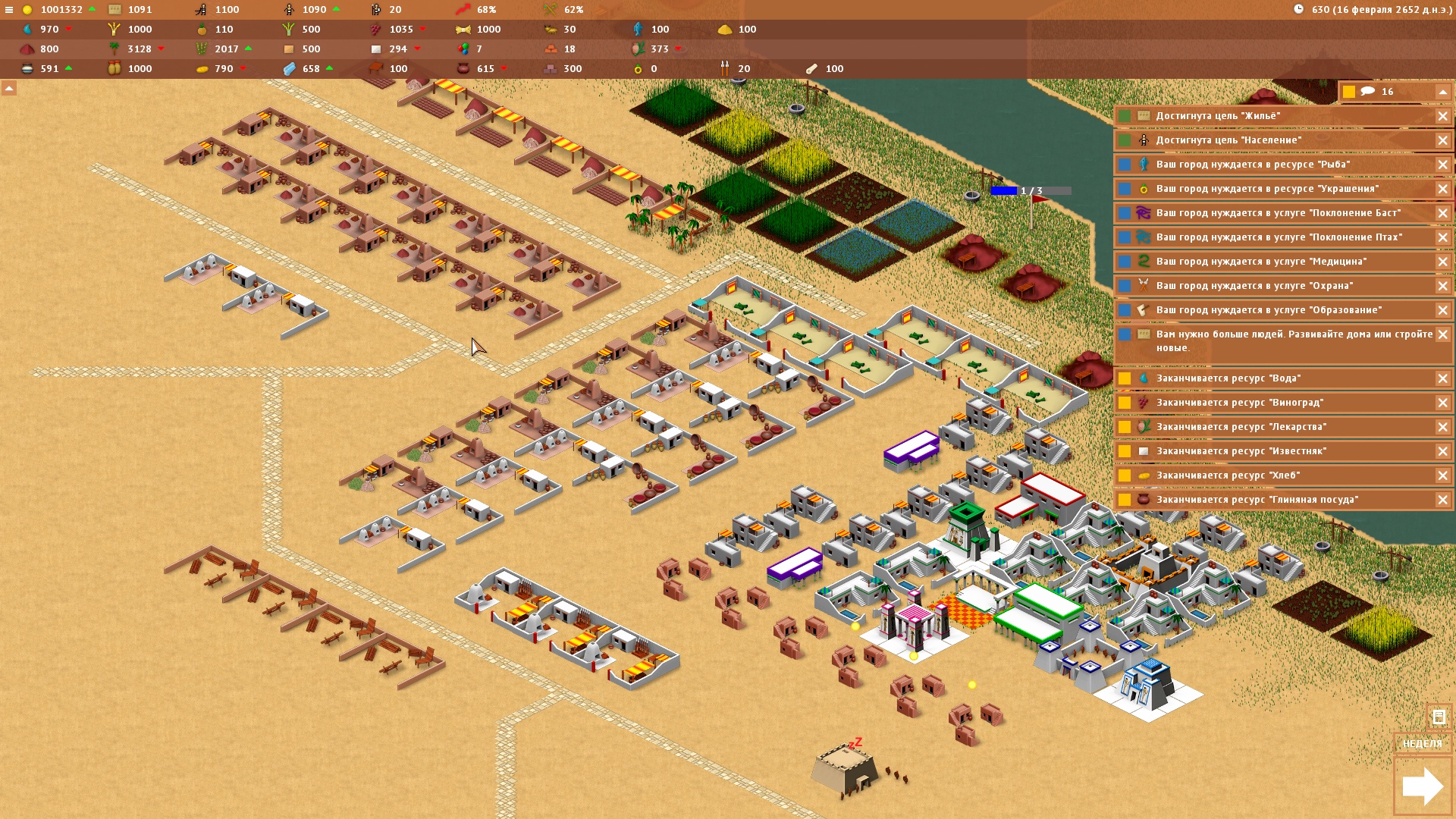Advance to the next week with the arrow
The width and height of the screenshot is (1456, 819).
tap(1422, 786)
